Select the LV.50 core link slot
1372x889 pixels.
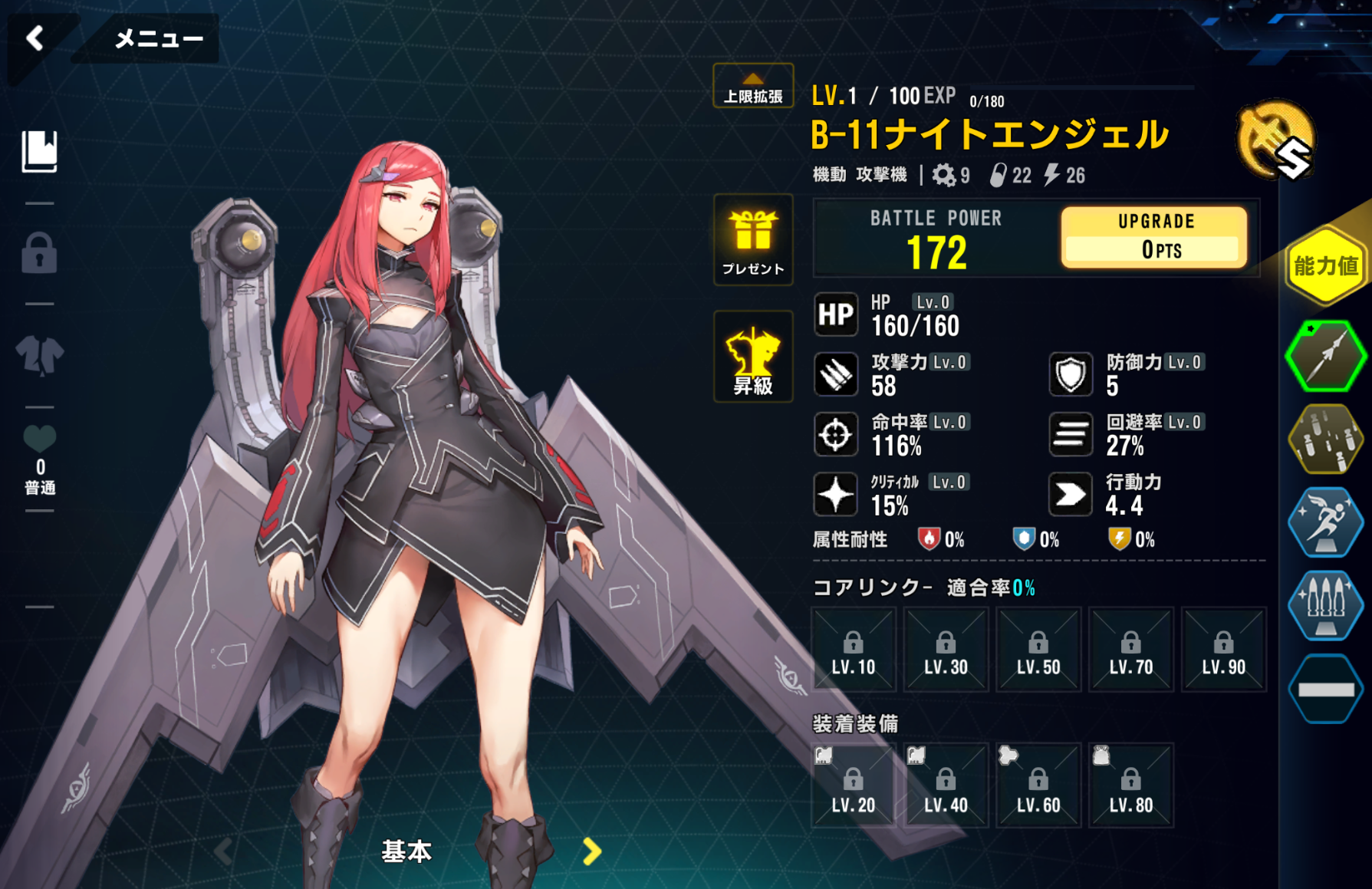1038,650
